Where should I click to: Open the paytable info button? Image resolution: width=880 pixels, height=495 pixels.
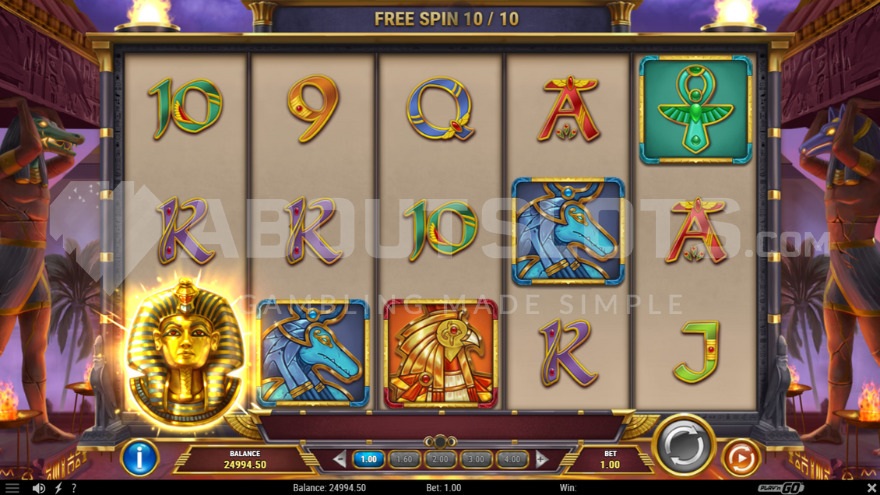(139, 458)
